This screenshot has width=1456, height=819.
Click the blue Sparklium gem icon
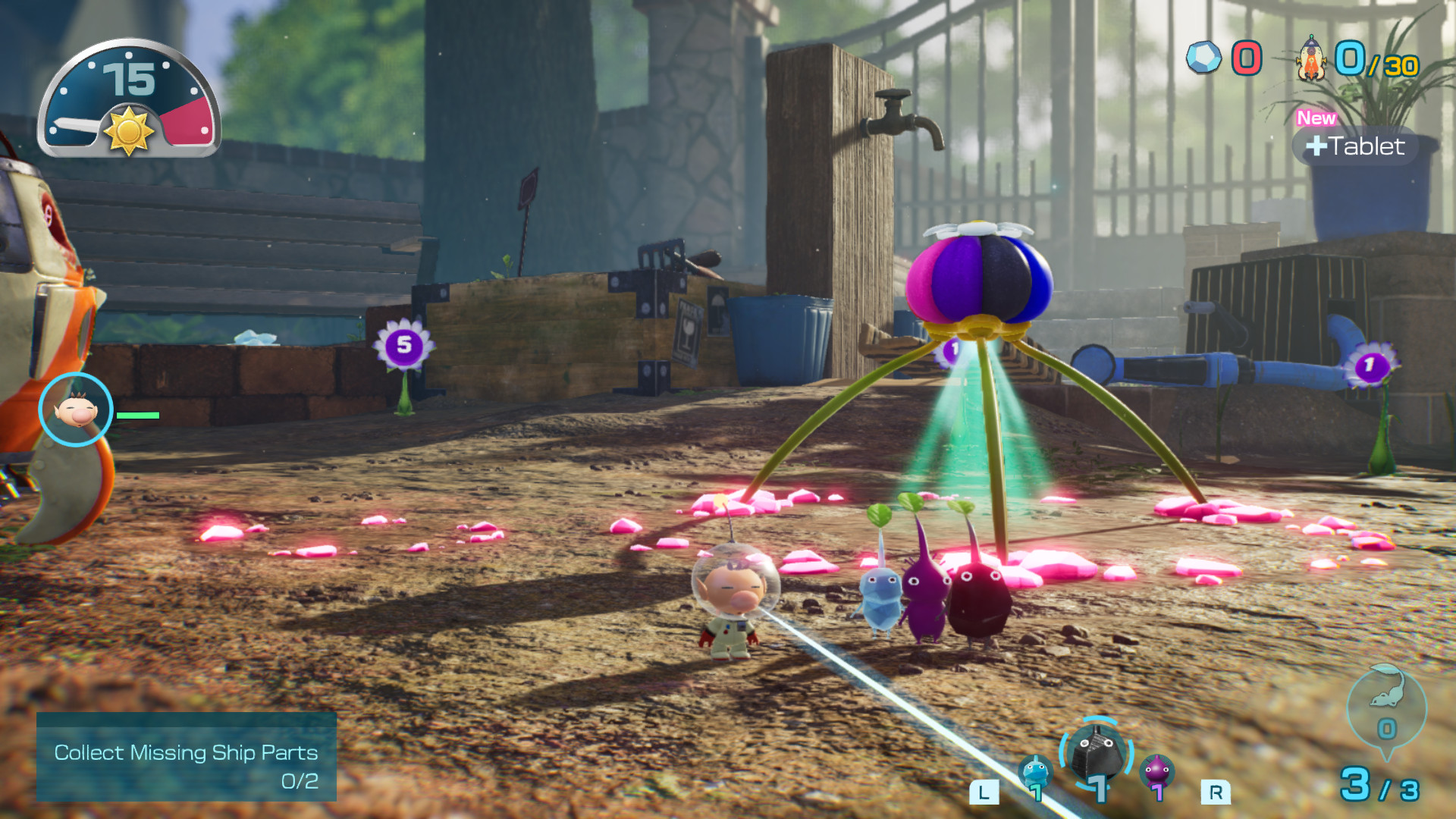[x=1203, y=55]
